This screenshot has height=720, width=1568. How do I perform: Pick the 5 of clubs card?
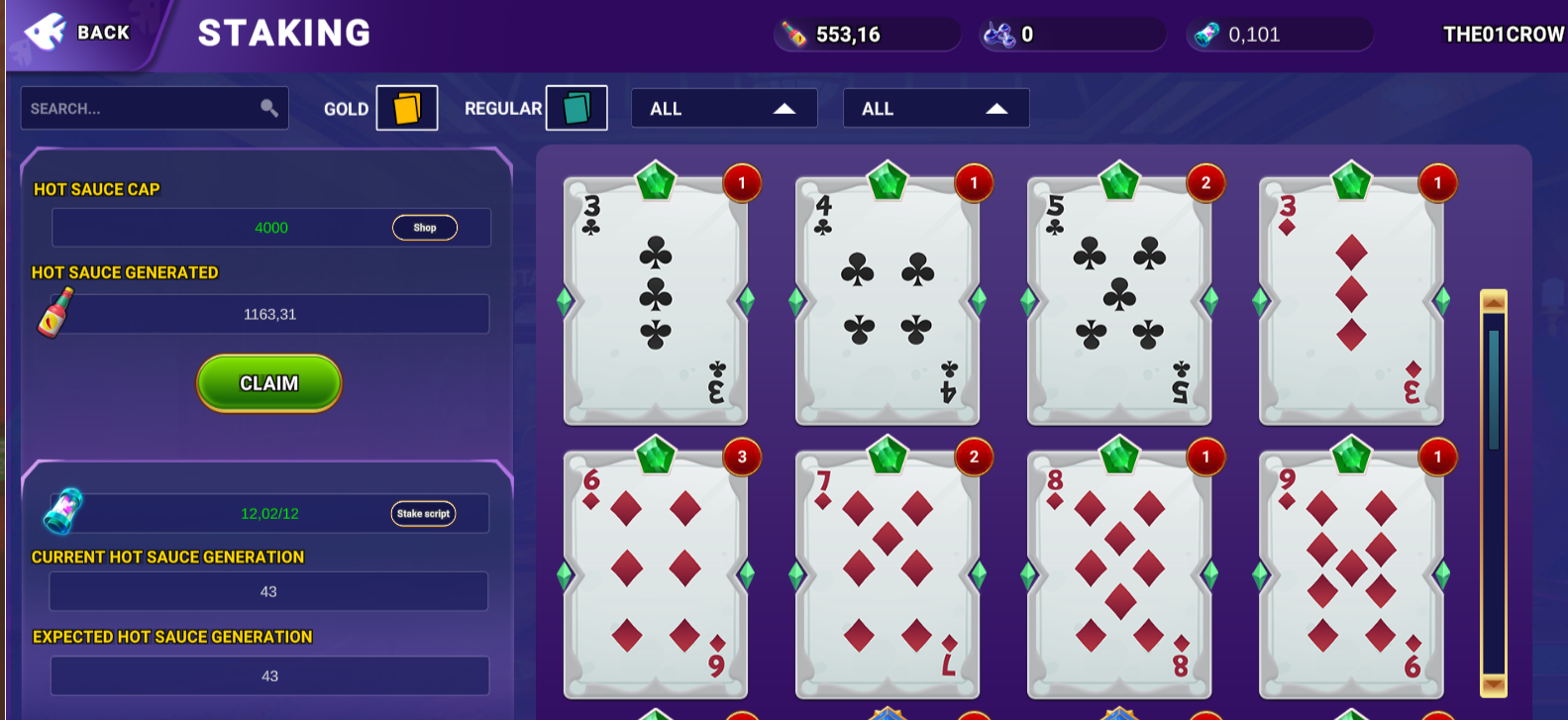(1119, 300)
